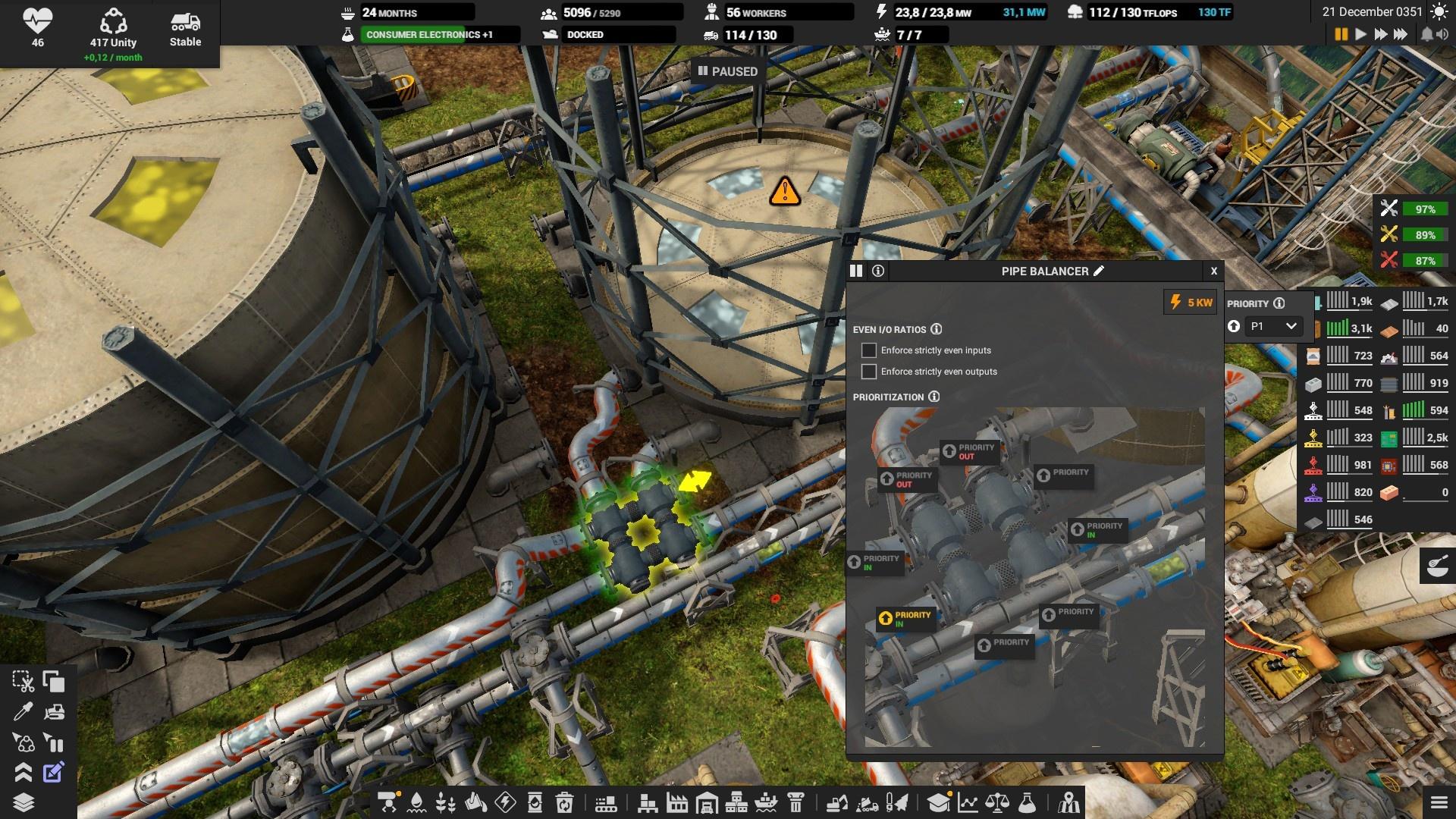Viewport: 1456px width, 819px height.
Task: Activate the cut selection tool
Action: [x=23, y=682]
